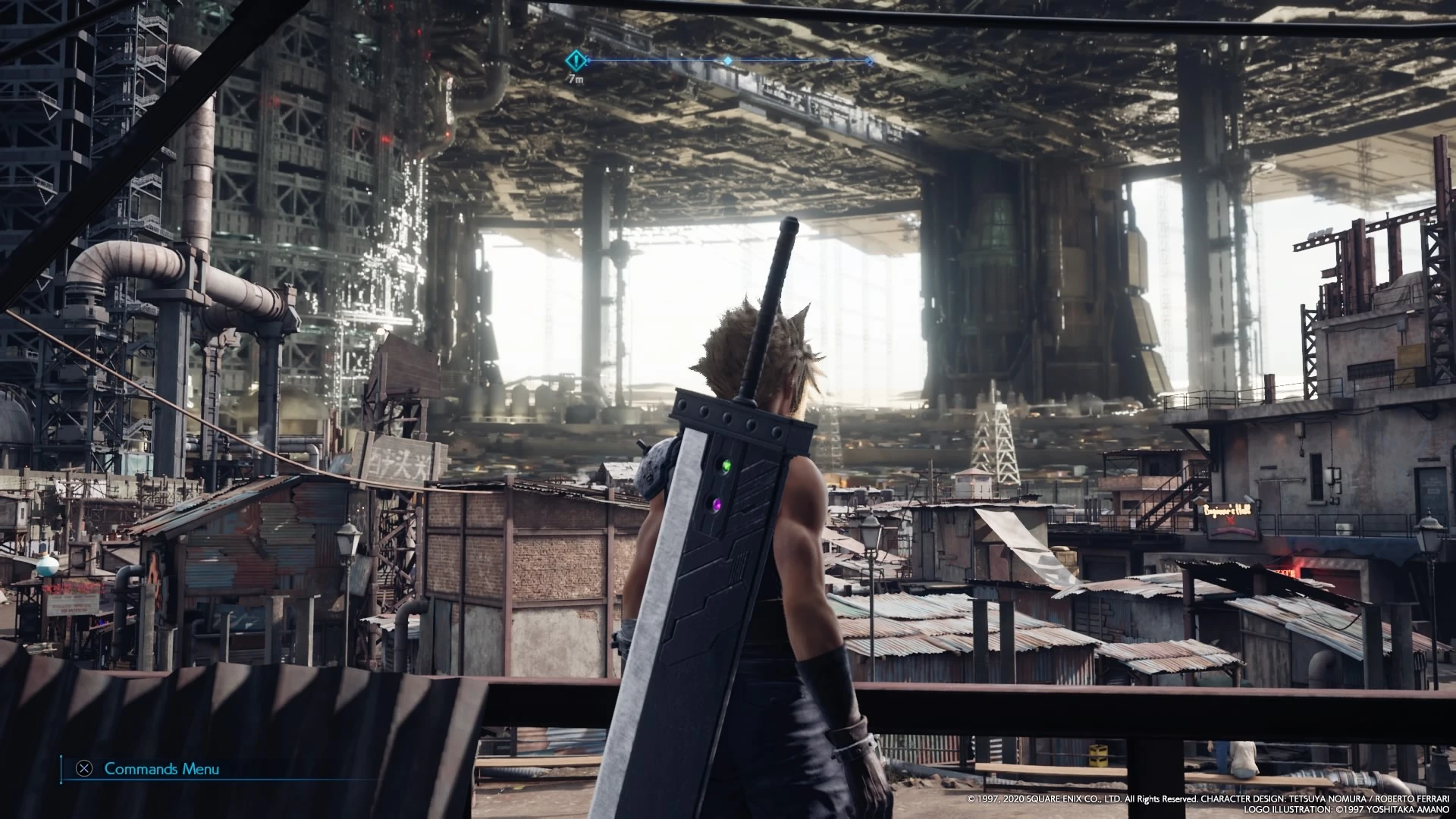Click the diamond endpoint of the tracker line
The width and height of the screenshot is (1456, 819).
click(x=869, y=60)
